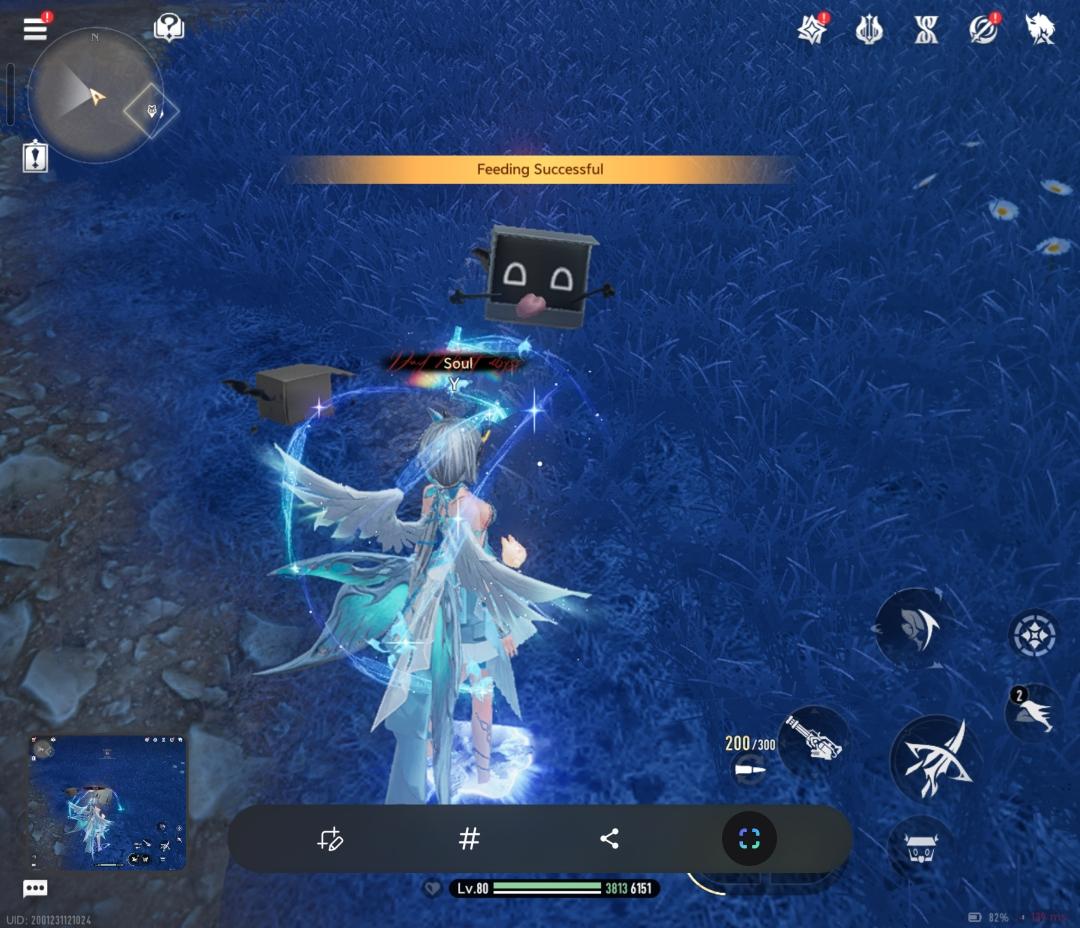Viewport: 1080px width, 928px height.
Task: Open the trident emblem menu icon
Action: pos(869,30)
